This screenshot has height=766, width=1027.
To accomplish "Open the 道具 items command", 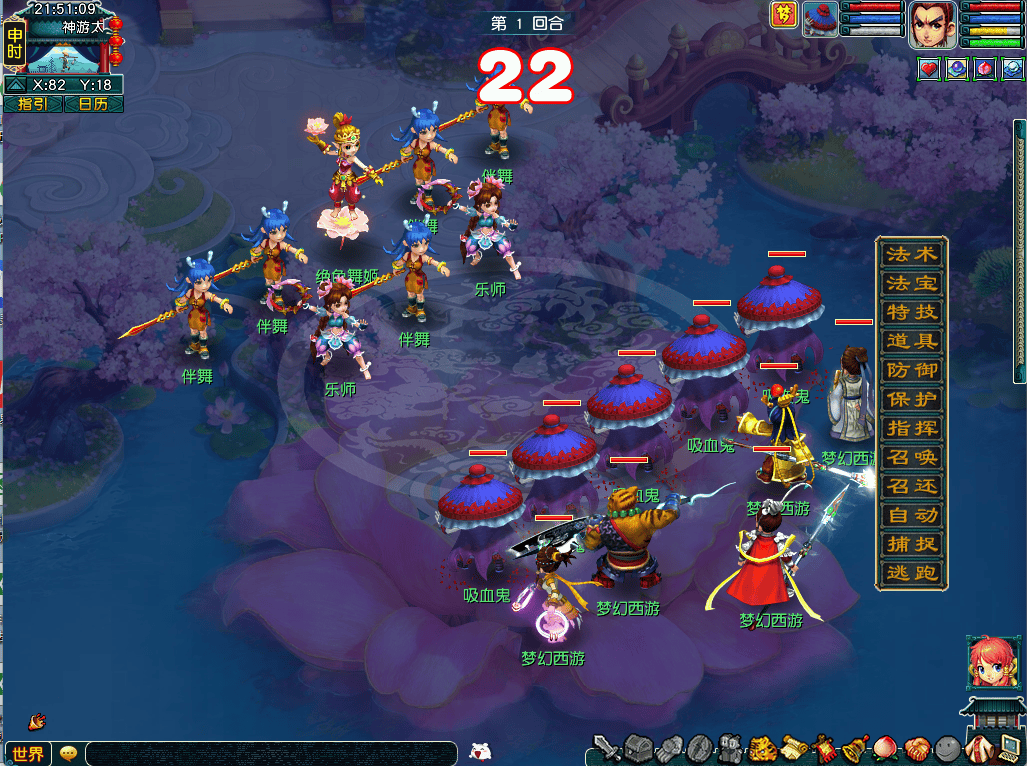I will [x=911, y=341].
